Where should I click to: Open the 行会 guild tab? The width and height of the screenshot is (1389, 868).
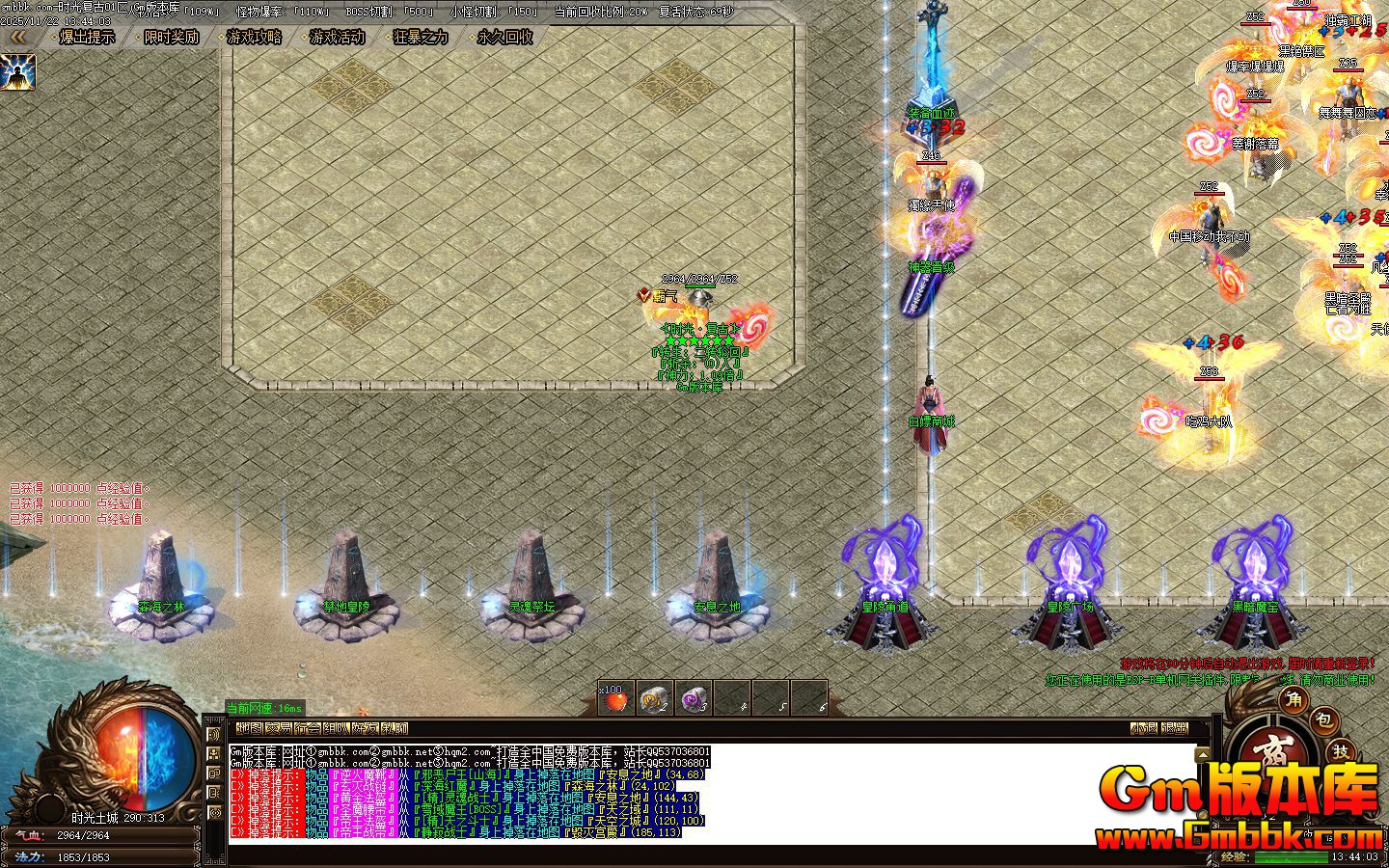(309, 728)
